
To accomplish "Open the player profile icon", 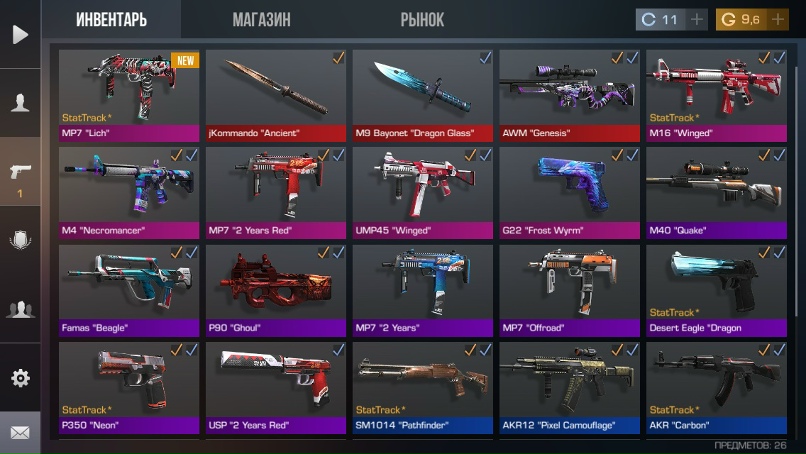I will tap(20, 103).
